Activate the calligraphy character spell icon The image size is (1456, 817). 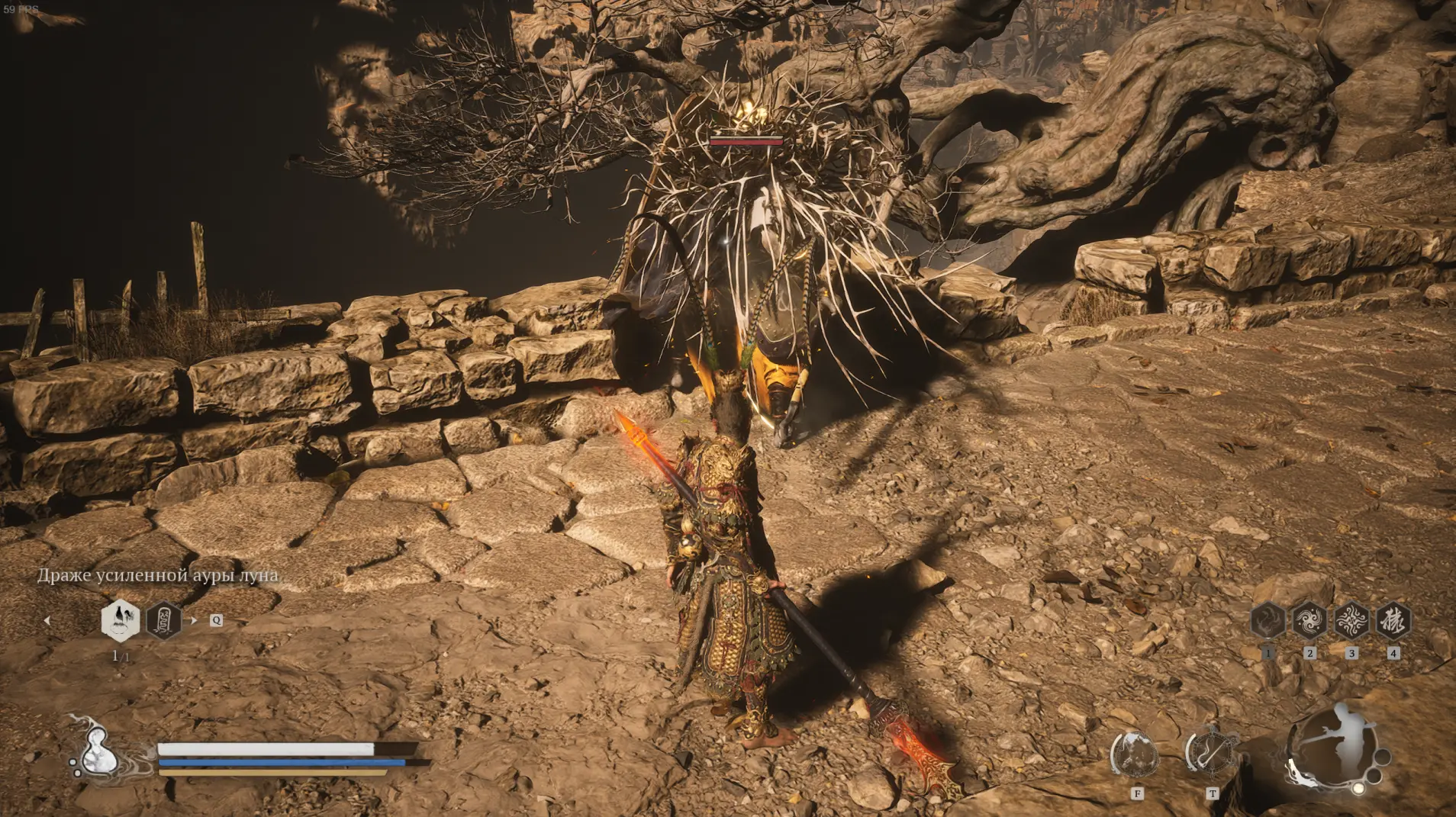1393,620
